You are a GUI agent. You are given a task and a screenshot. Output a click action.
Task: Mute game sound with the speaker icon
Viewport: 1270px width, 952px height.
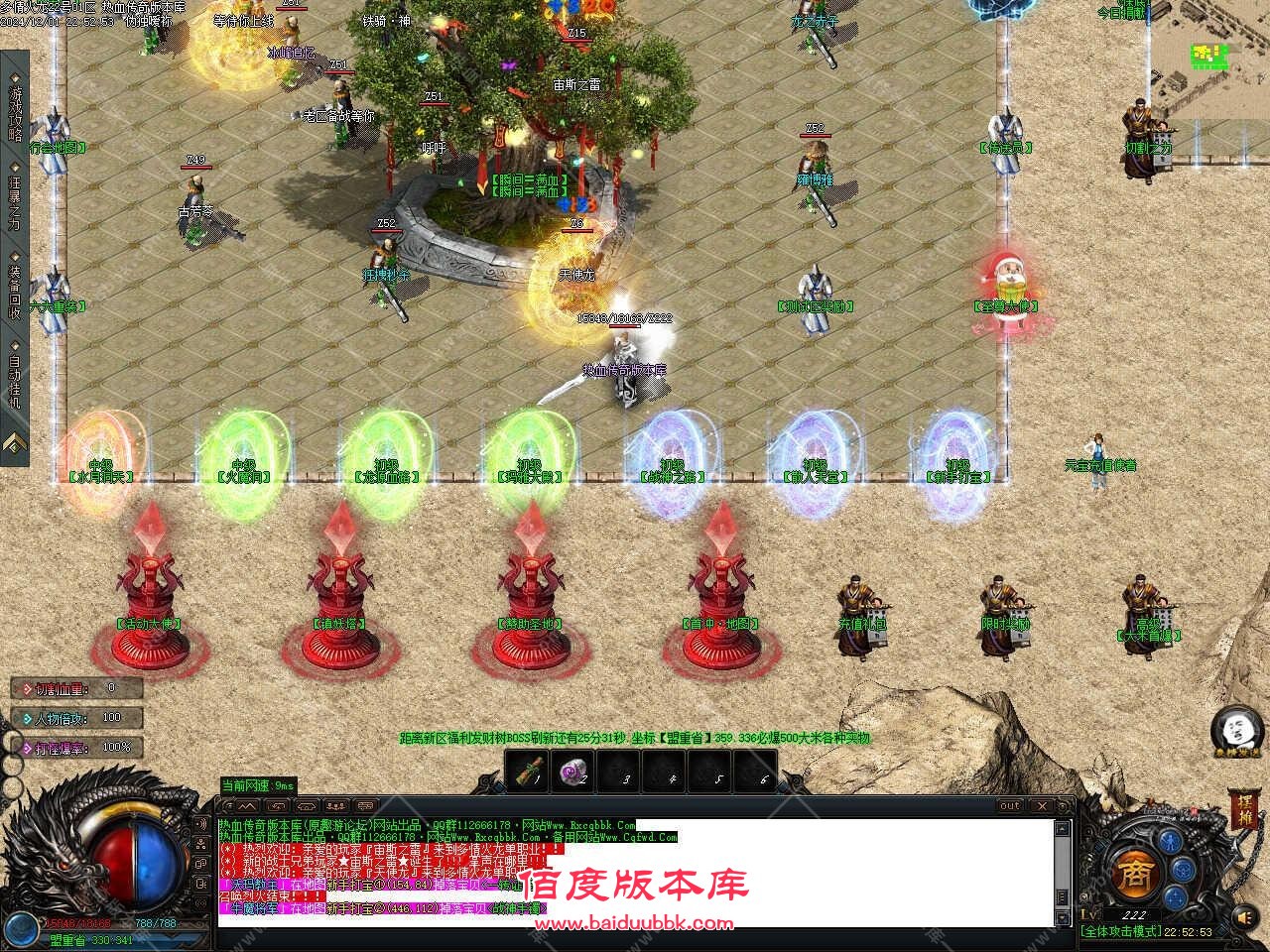[1244, 917]
